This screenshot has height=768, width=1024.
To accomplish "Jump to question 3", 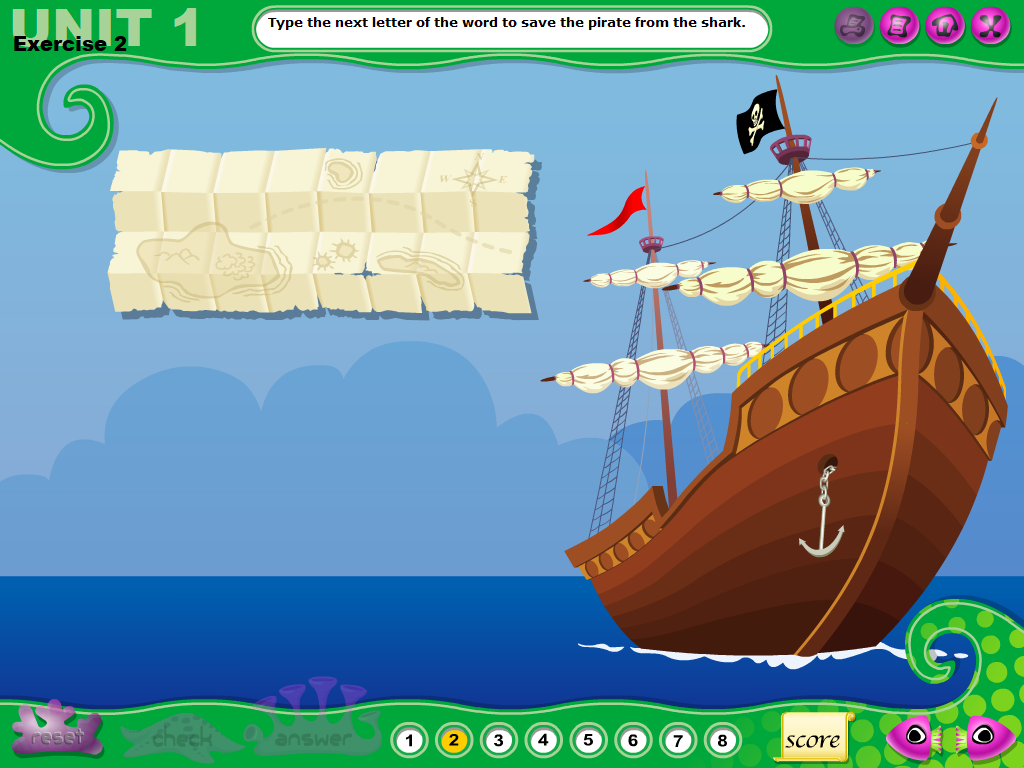I will tap(498, 741).
